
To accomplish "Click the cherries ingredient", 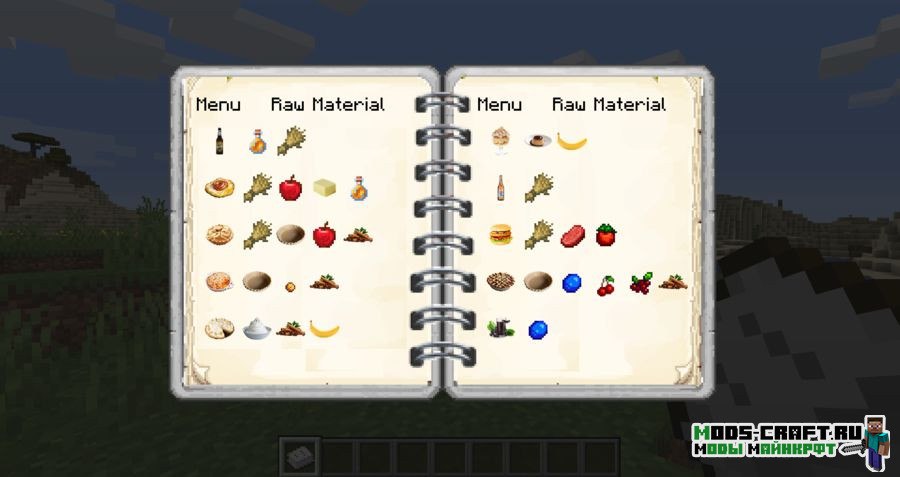I will 606,284.
